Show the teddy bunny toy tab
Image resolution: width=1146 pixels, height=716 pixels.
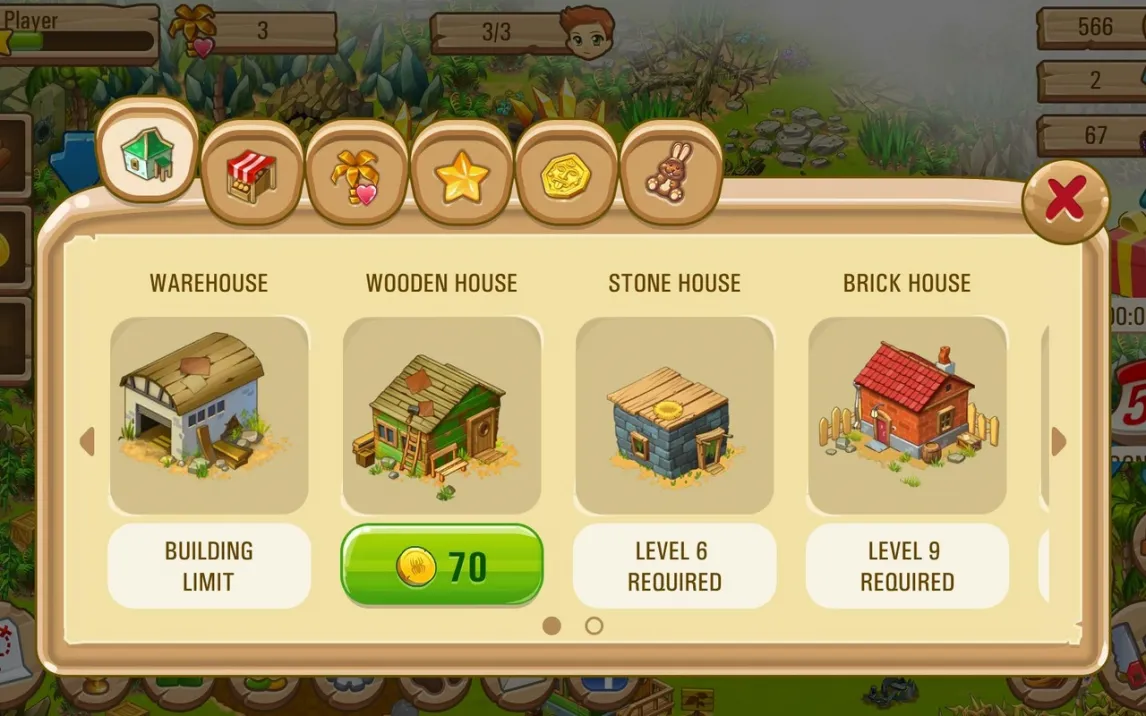tap(671, 173)
